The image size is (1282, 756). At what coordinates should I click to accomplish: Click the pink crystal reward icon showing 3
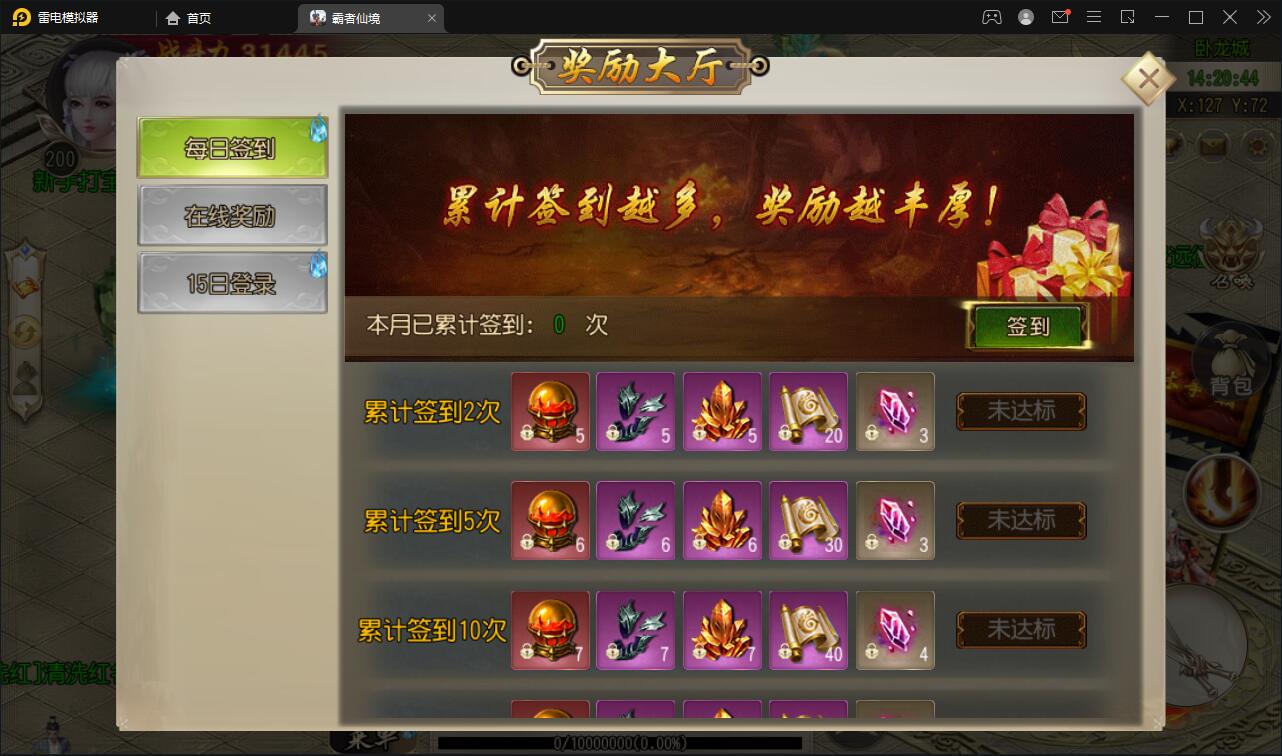tap(894, 411)
